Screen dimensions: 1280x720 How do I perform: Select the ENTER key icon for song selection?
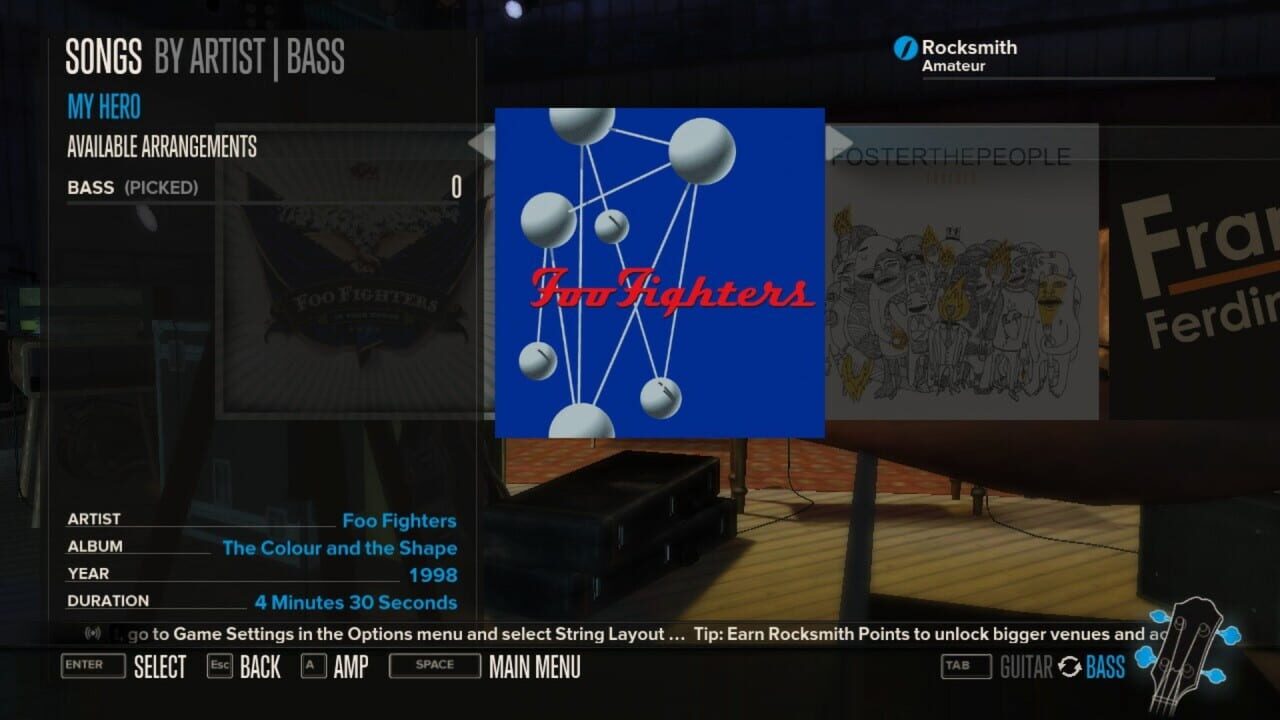(93, 666)
